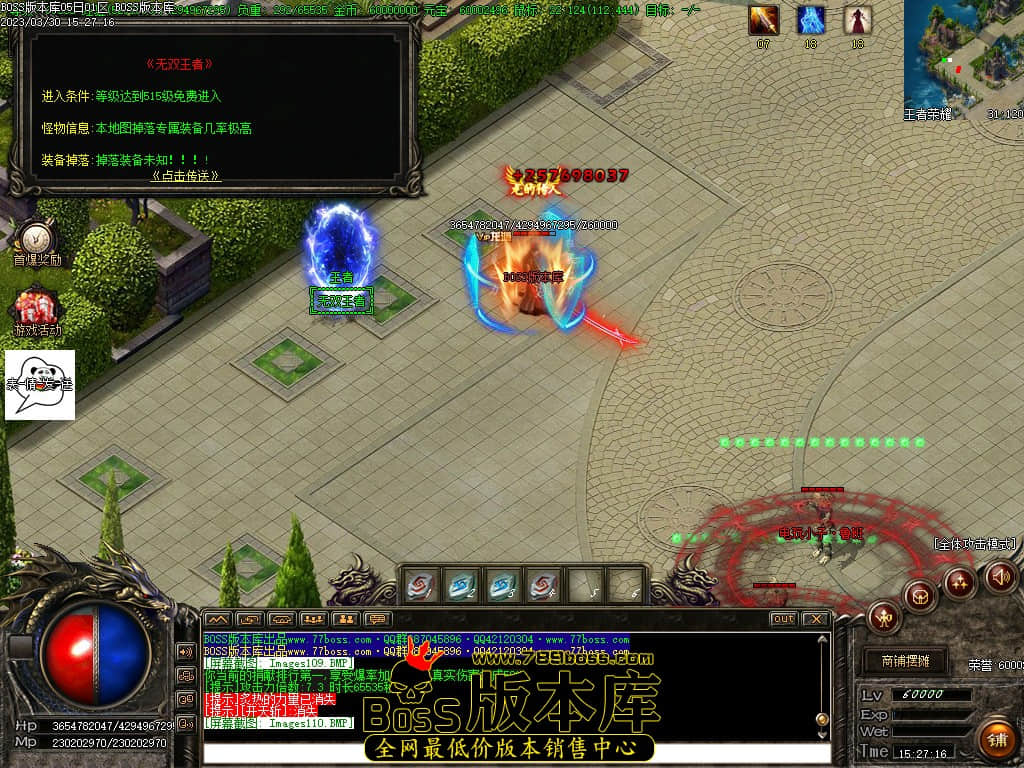Select the blue lightning buff icon
The width and height of the screenshot is (1024, 768).
[810, 20]
